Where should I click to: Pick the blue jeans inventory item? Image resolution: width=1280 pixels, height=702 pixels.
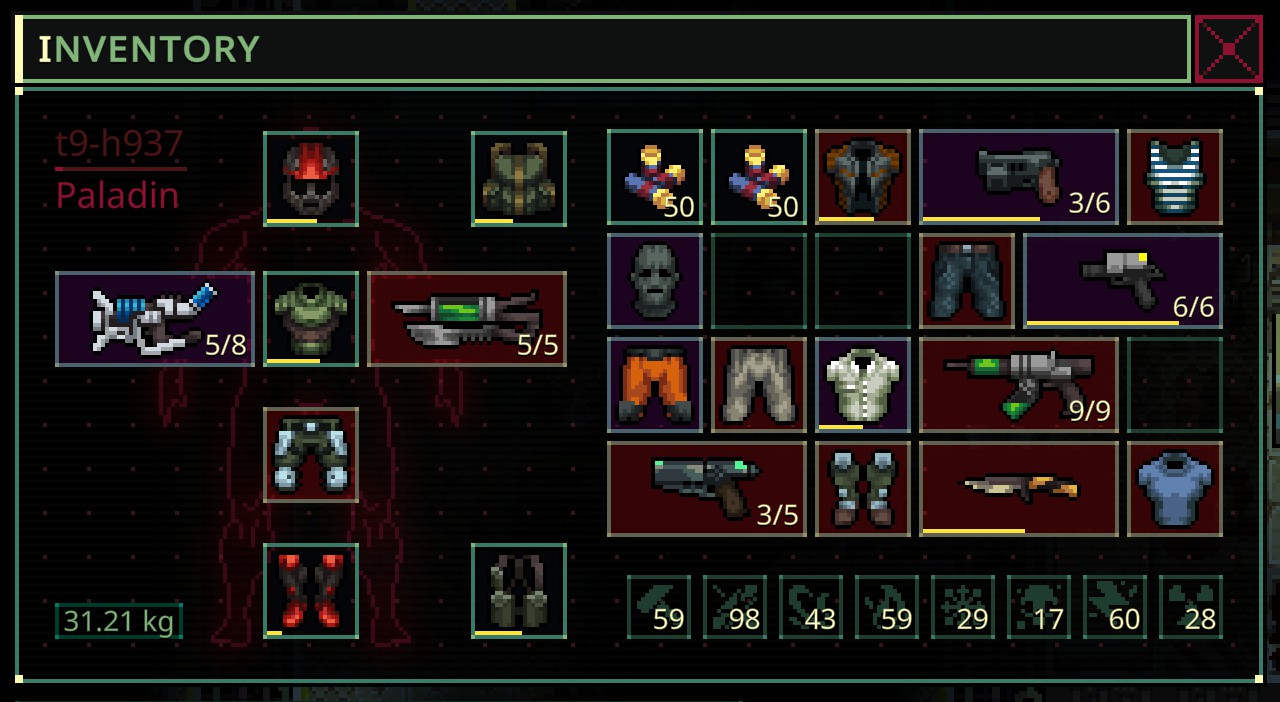click(967, 281)
